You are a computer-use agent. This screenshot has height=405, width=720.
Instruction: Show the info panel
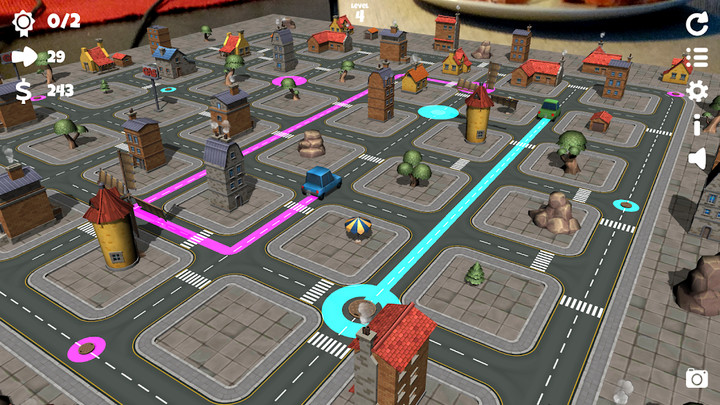tap(697, 125)
